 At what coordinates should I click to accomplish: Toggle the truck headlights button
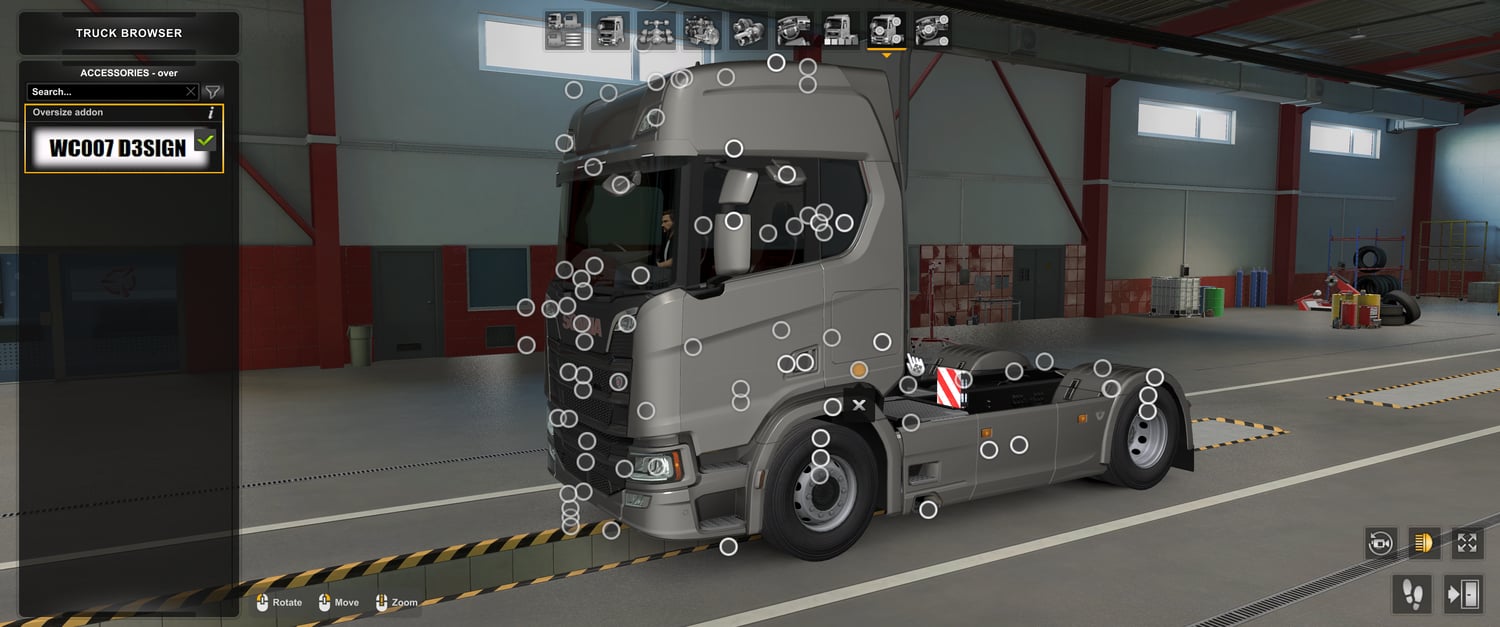pos(1424,543)
